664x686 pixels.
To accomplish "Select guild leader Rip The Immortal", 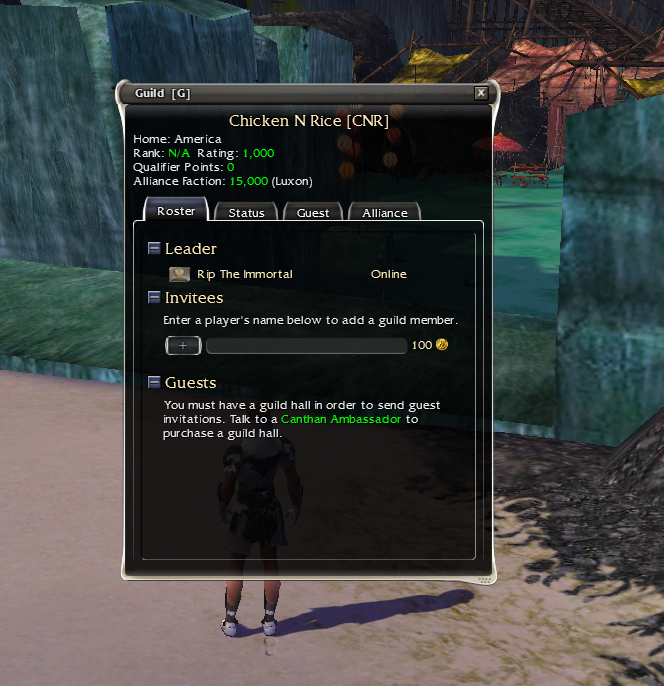I will click(x=244, y=274).
